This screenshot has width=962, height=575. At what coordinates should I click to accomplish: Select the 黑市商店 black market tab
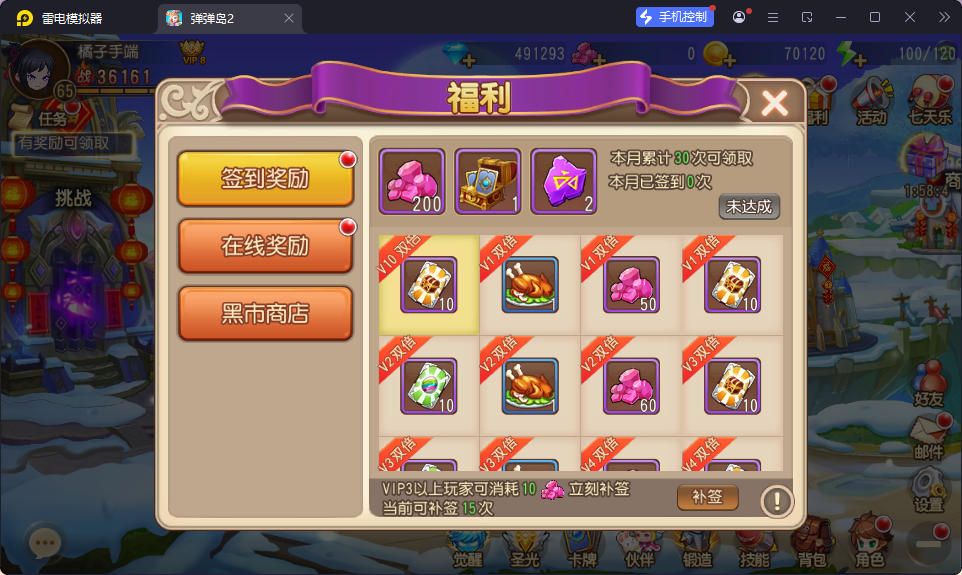click(265, 314)
